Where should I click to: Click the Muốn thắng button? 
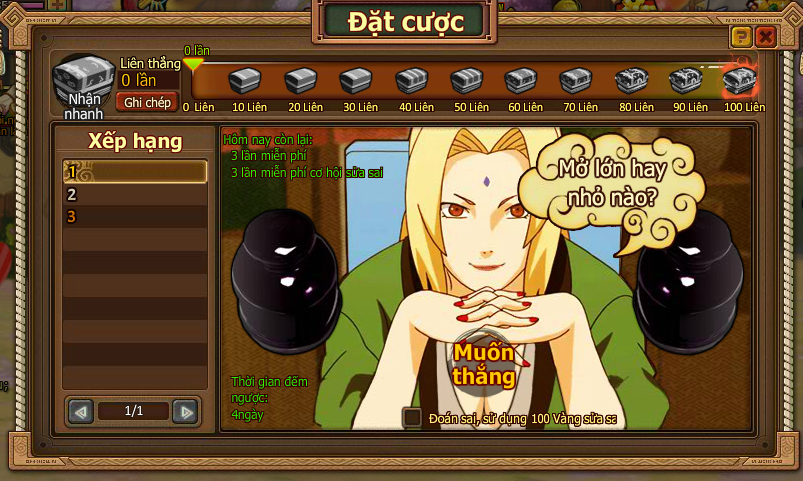tap(483, 365)
